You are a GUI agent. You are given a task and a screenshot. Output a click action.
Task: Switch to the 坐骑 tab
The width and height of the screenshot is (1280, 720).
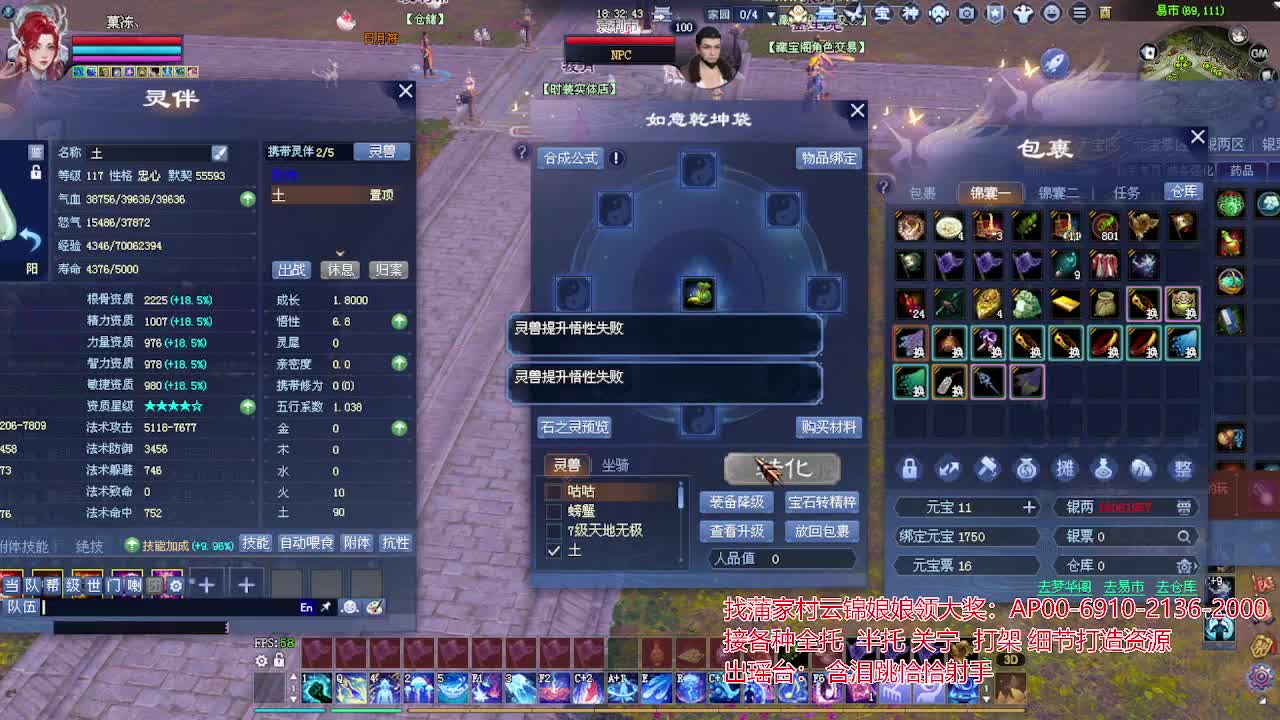(615, 465)
